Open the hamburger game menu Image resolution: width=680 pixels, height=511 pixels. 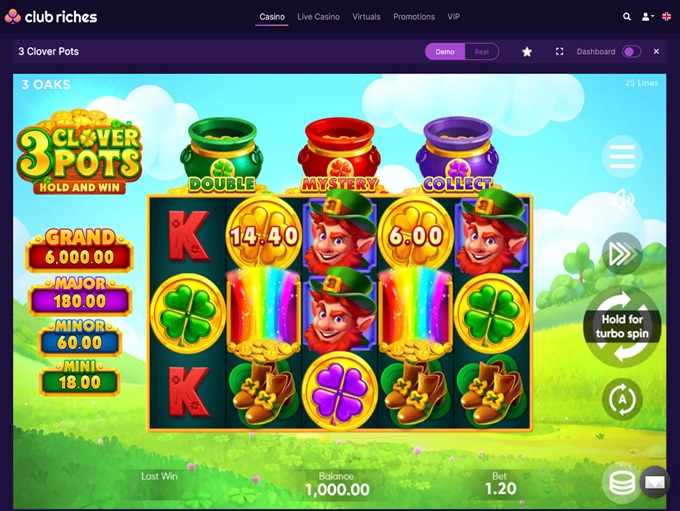click(622, 156)
